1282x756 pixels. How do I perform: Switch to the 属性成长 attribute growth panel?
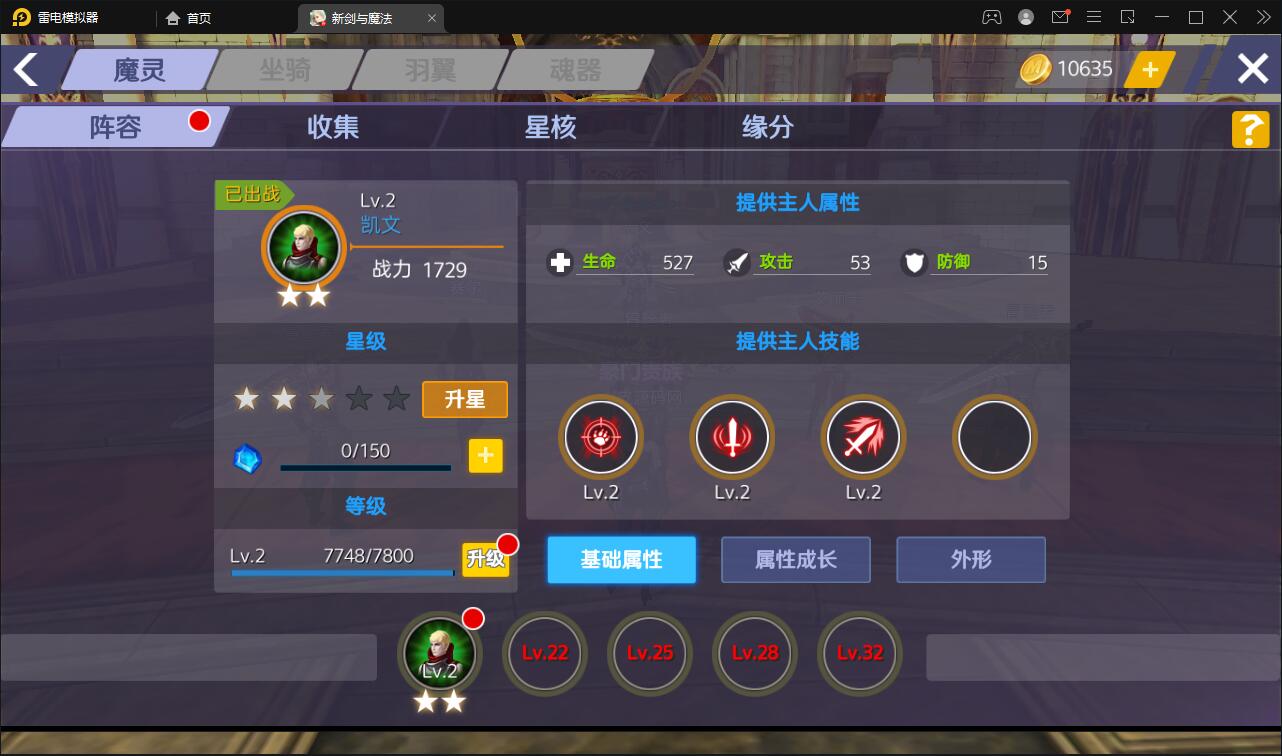795,560
